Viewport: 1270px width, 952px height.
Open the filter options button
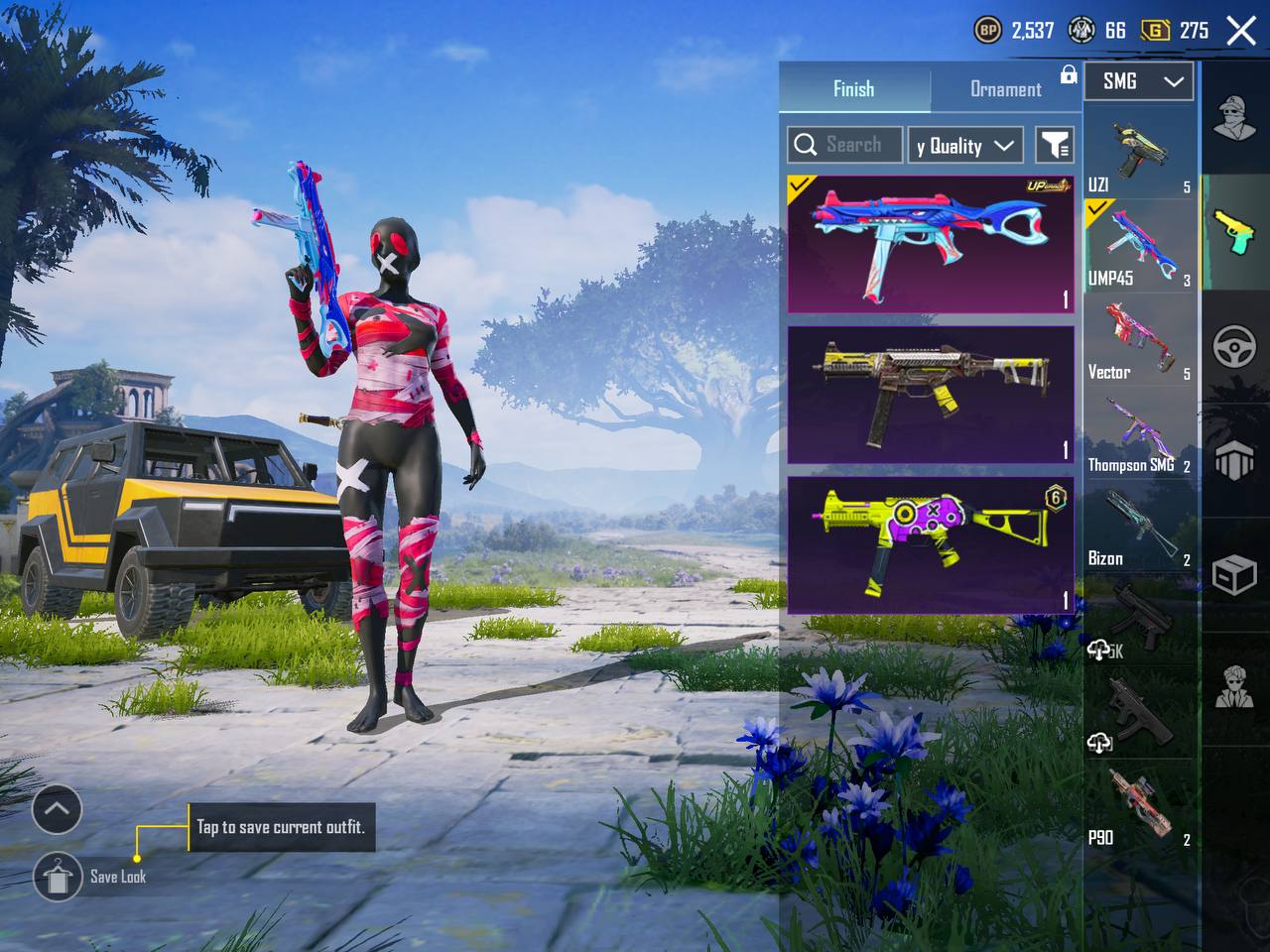(x=1055, y=146)
